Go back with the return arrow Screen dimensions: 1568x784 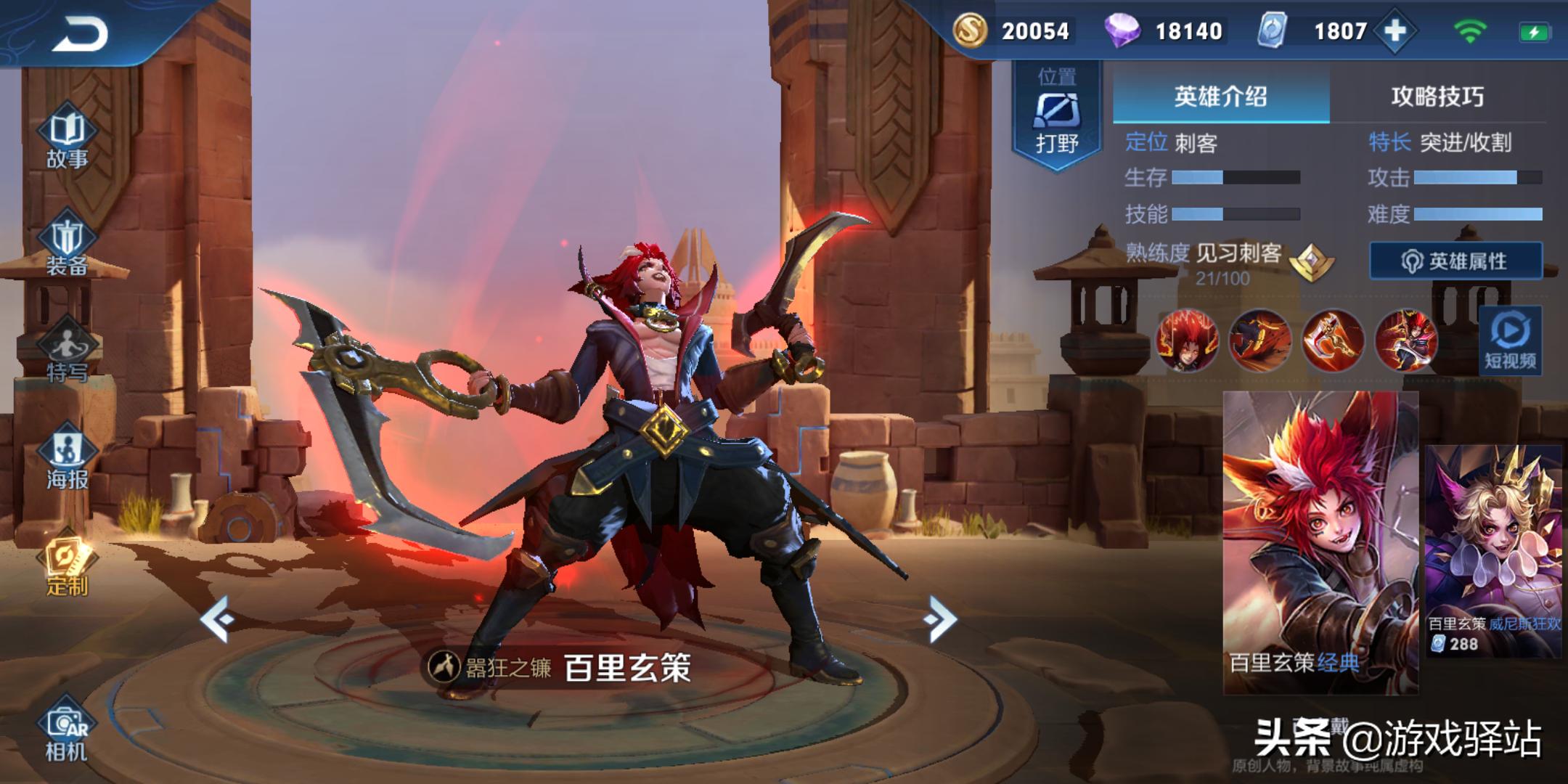pos(80,34)
